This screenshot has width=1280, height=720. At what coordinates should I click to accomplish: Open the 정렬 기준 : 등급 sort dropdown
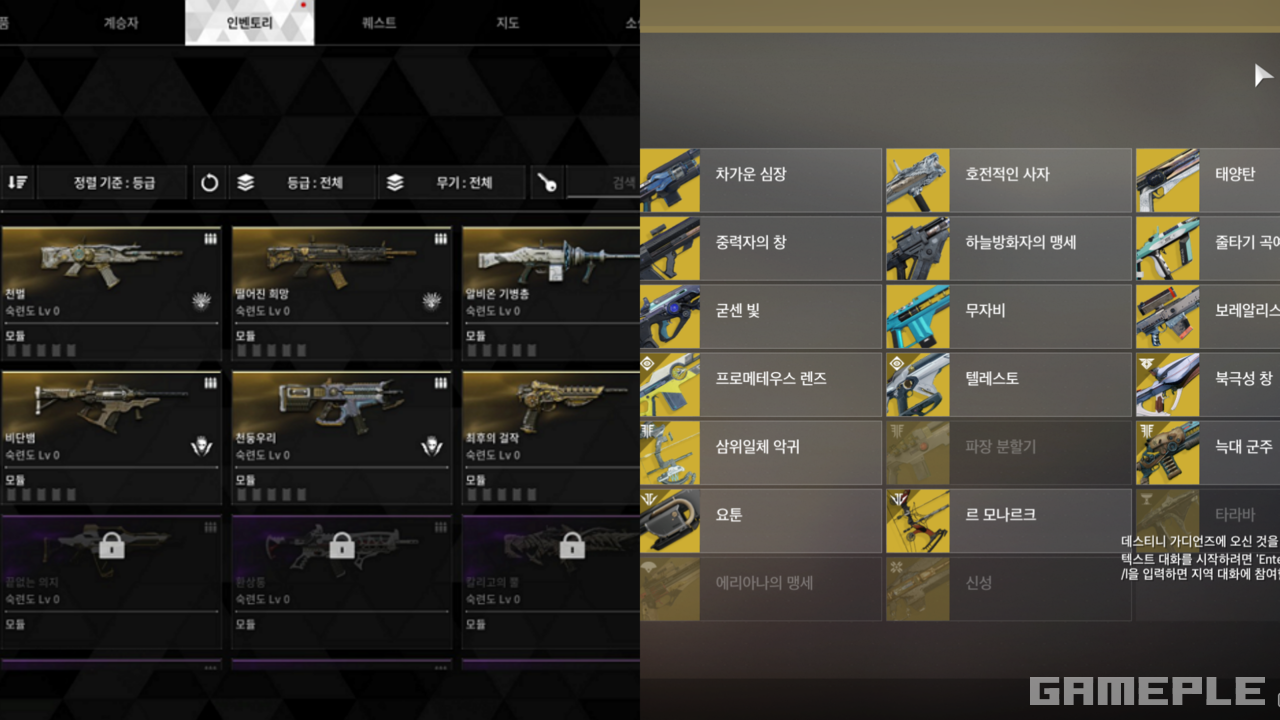pyautogui.click(x=112, y=183)
